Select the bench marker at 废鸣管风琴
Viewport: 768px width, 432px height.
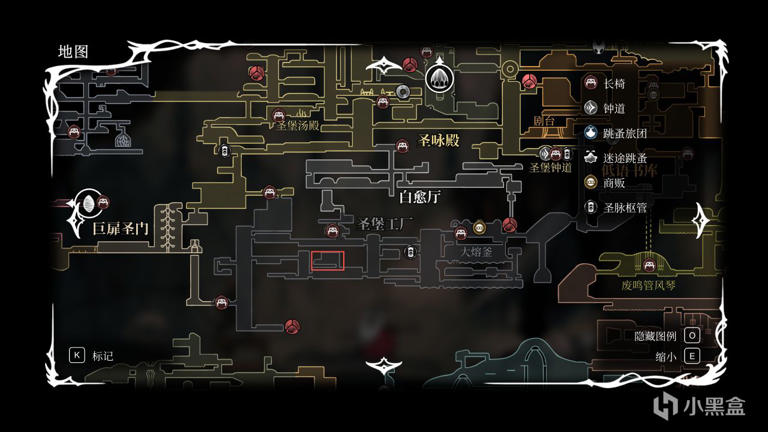pos(648,265)
